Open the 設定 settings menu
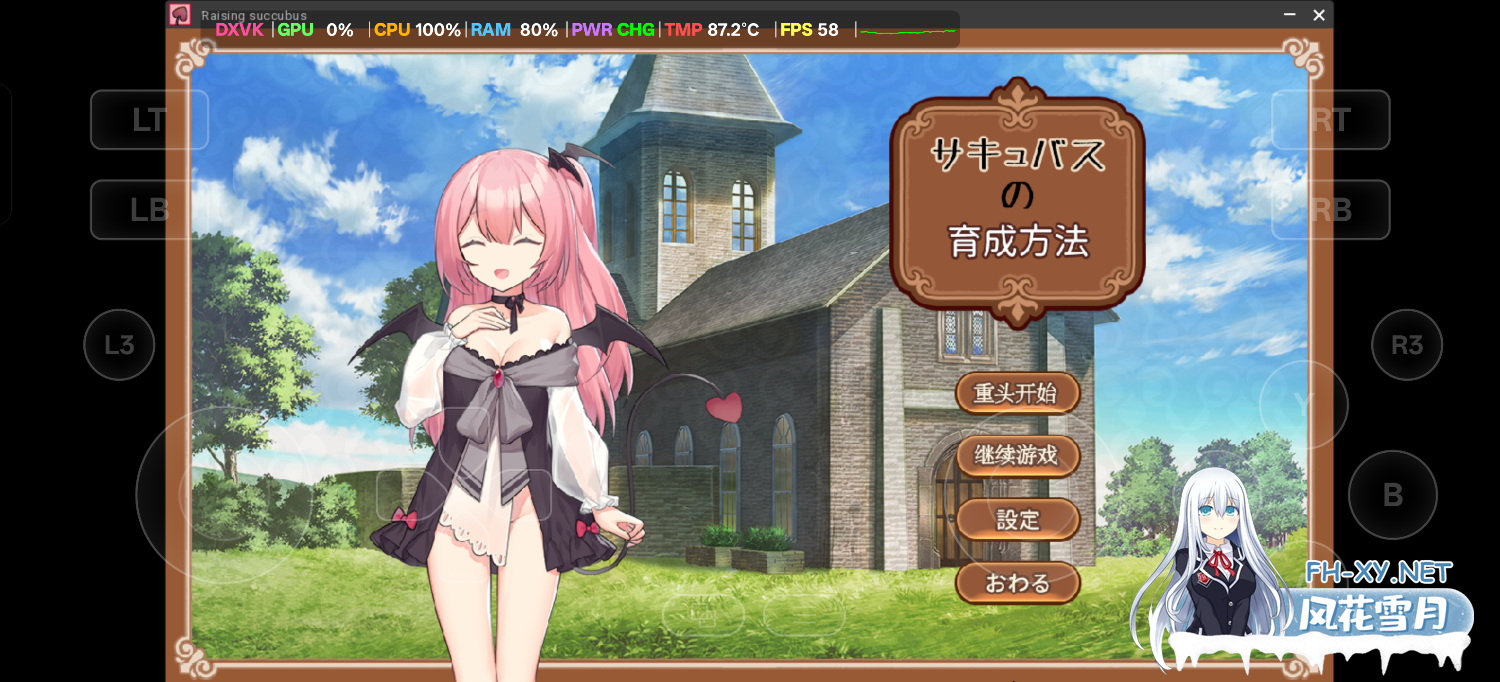This screenshot has height=682, width=1500. (1017, 520)
